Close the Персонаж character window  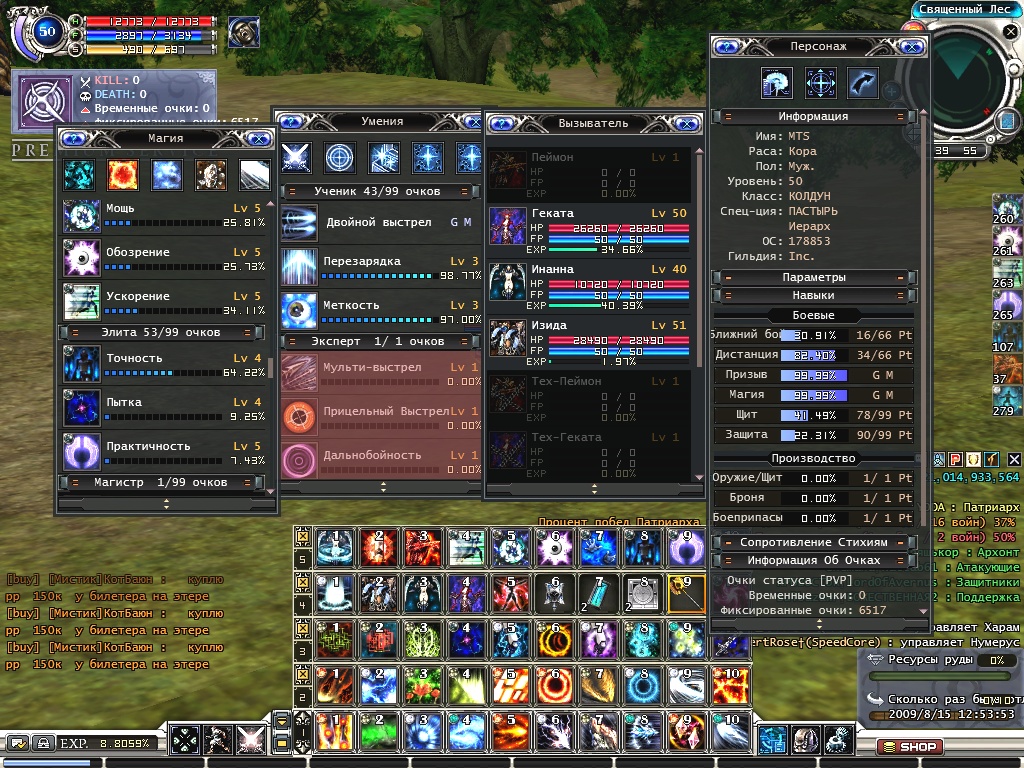[911, 46]
